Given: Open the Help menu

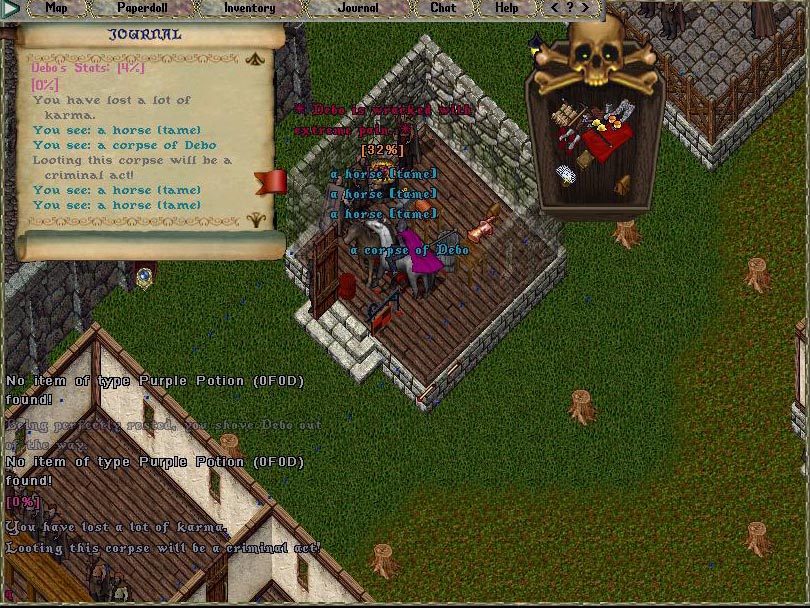Looking at the screenshot, I should 507,8.
